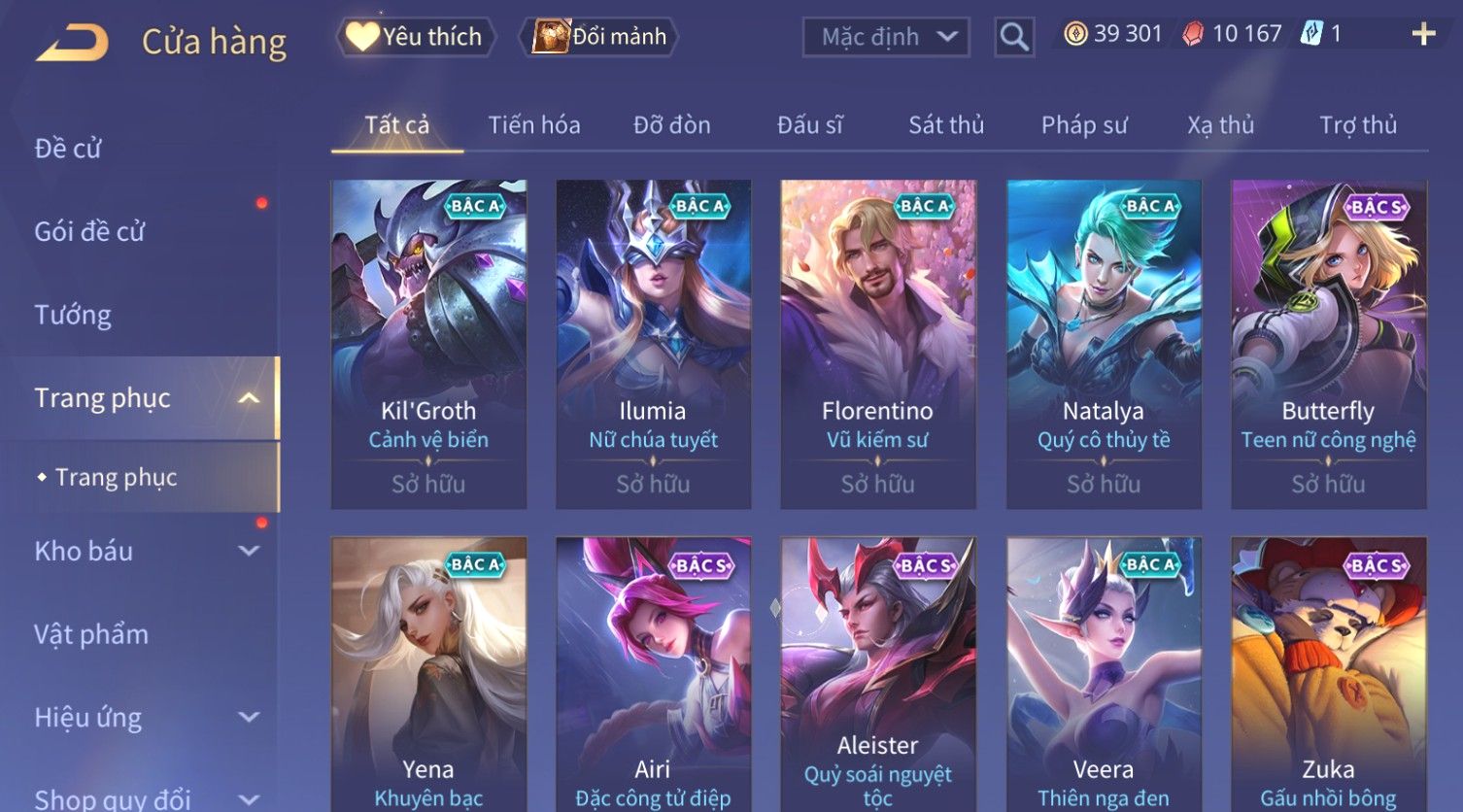Expand the Mặc định sort dropdown
Screen dimensions: 1463x812
[885, 37]
